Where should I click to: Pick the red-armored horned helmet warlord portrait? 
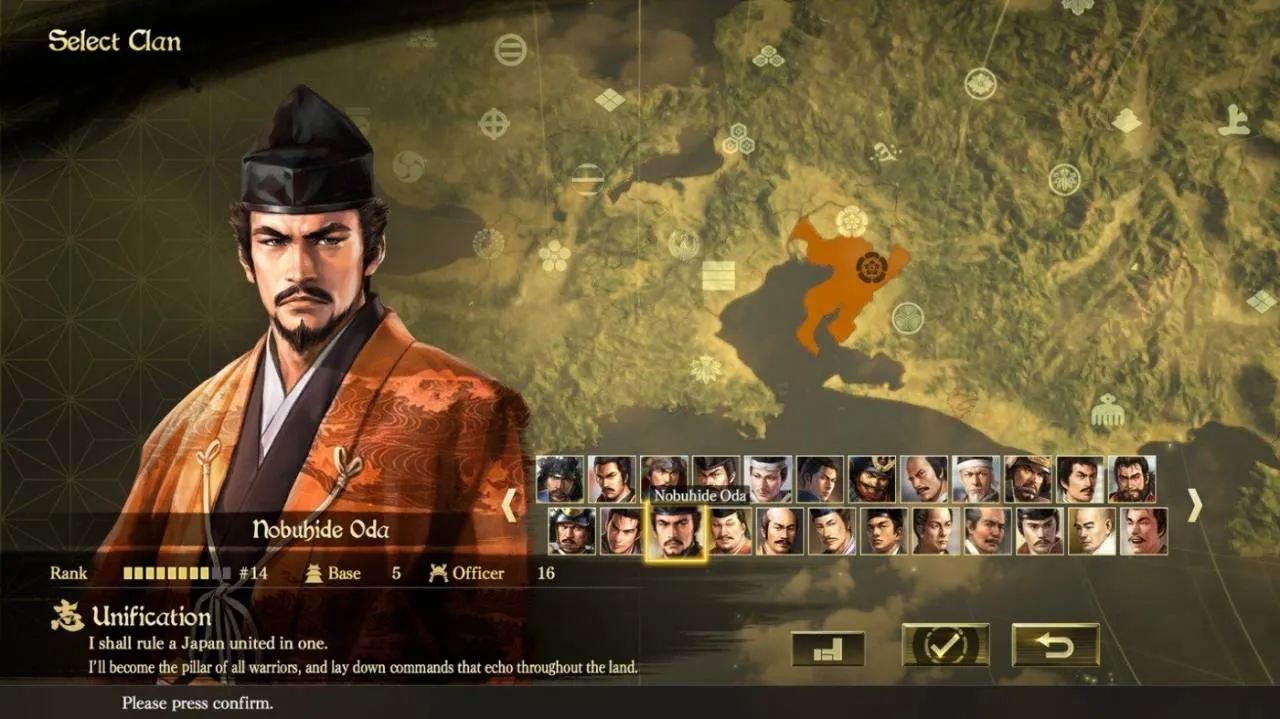click(872, 479)
